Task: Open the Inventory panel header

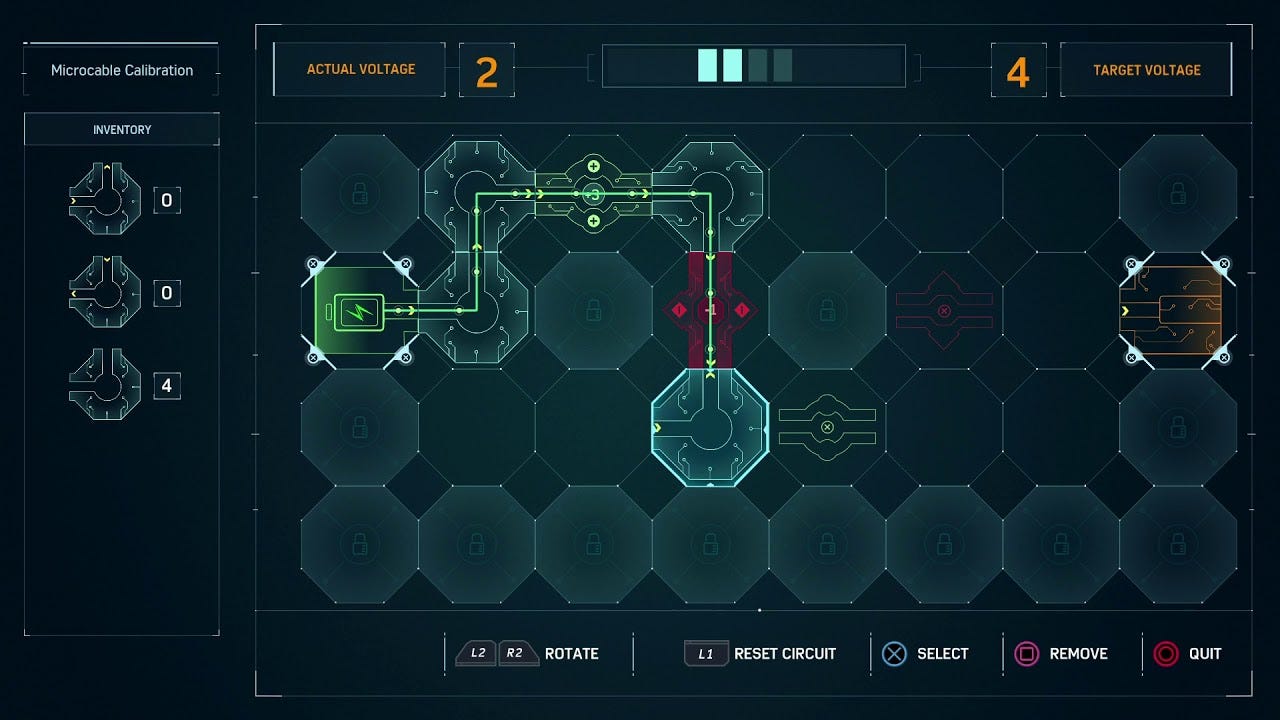Action: click(x=120, y=129)
